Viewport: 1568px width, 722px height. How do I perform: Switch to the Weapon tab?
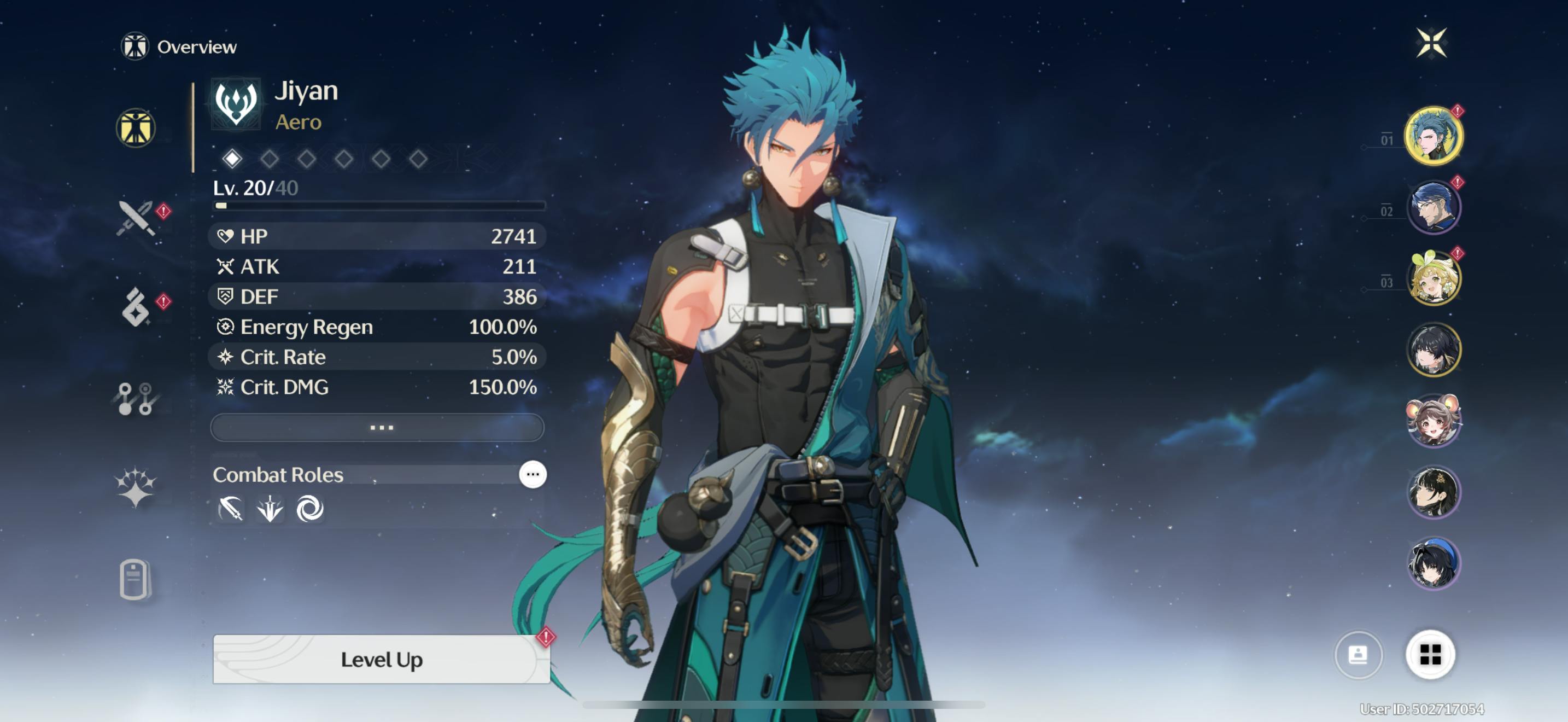136,217
